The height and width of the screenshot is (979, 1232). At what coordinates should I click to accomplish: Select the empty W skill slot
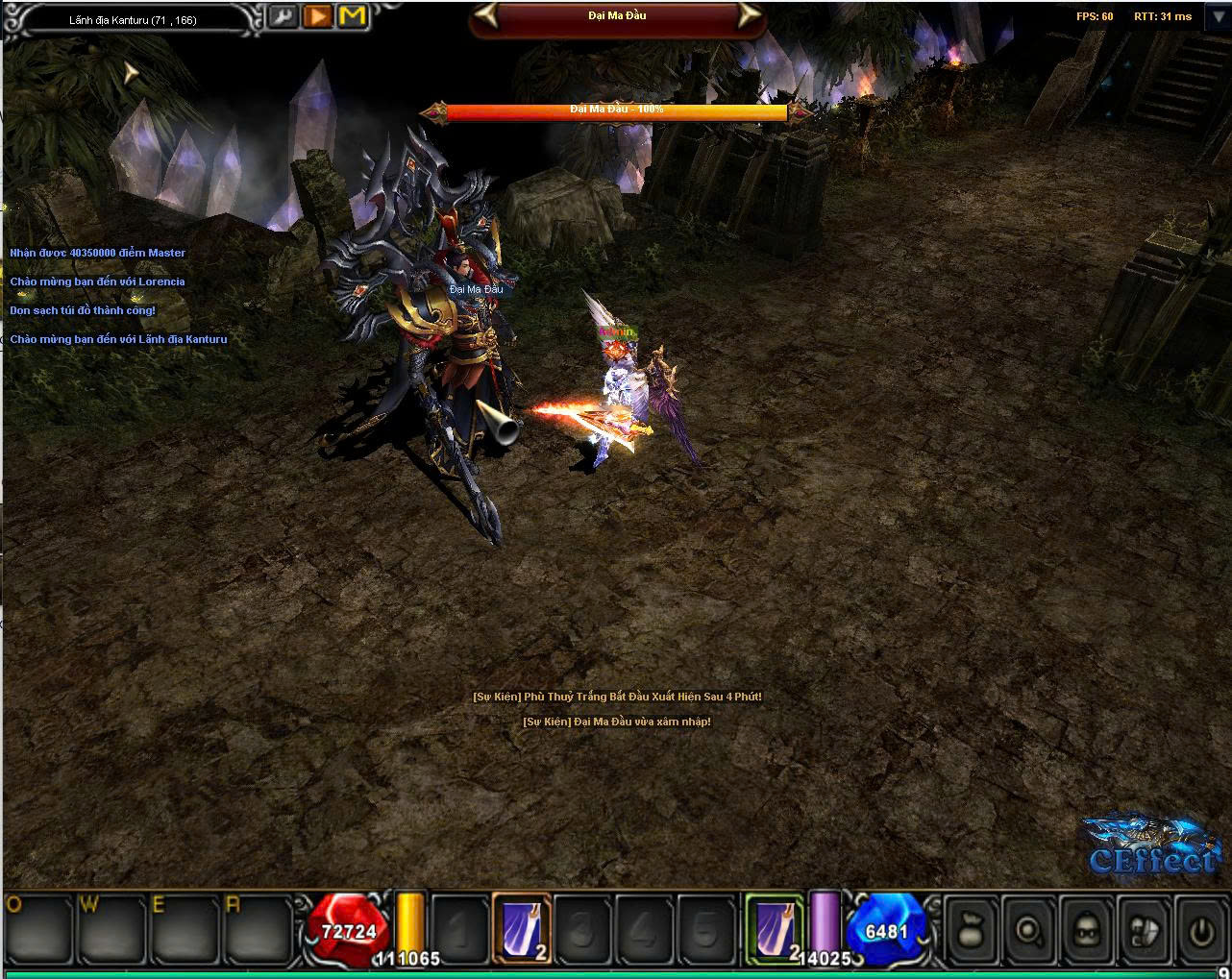pos(109,930)
